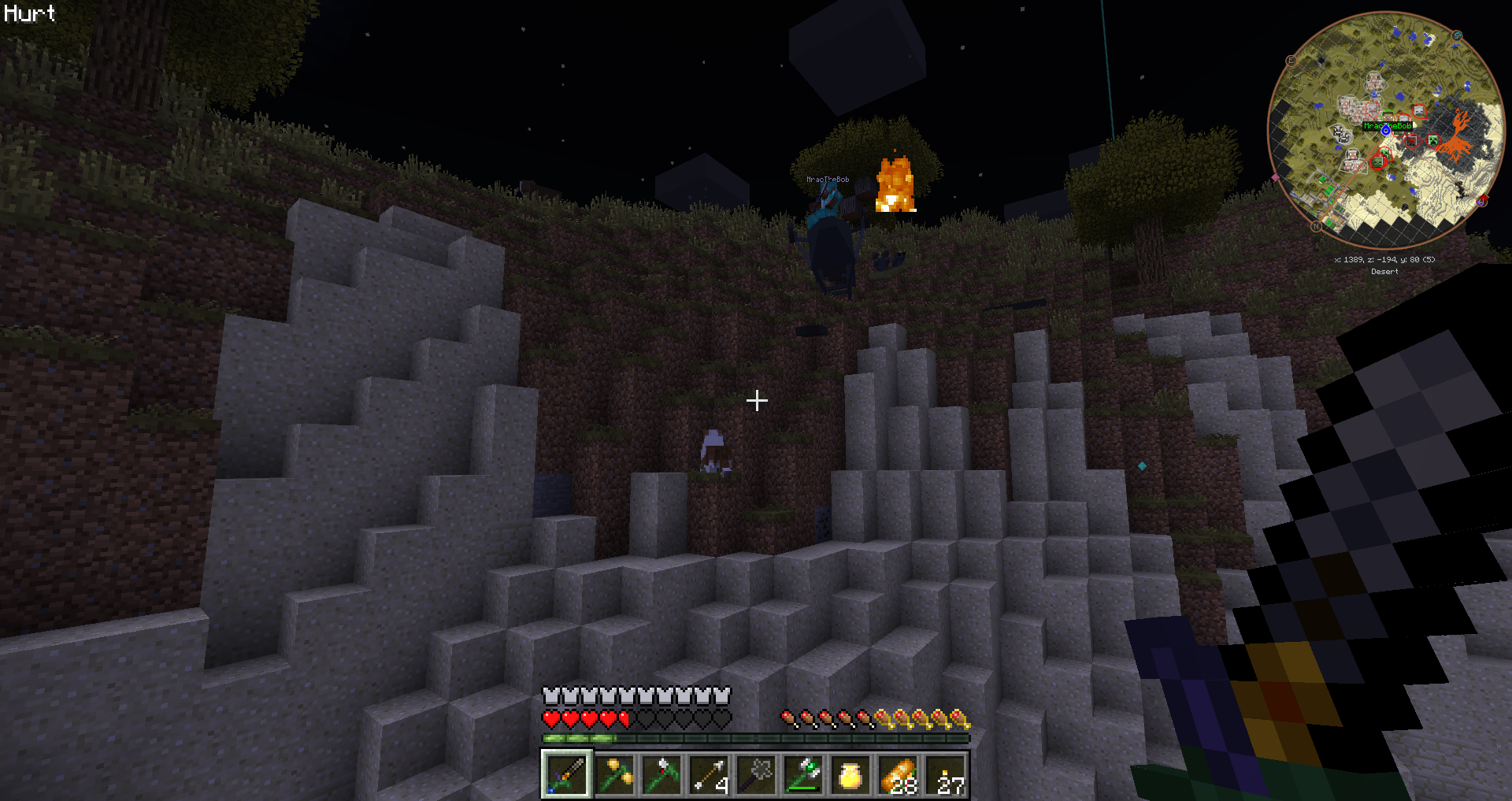Choose the yellow potion jar slot
1512x801 pixels.
851,775
